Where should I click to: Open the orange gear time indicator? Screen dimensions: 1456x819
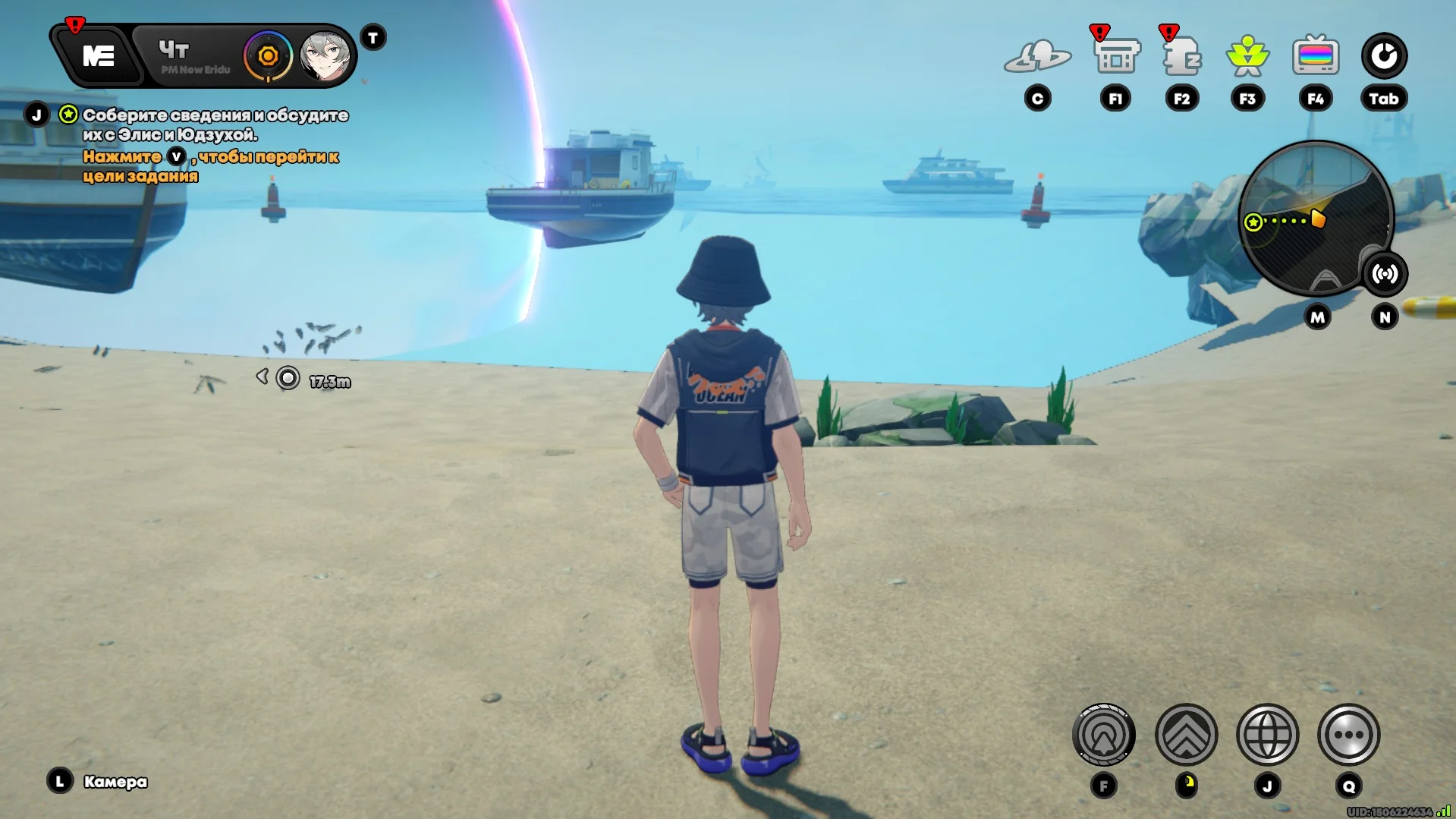[x=267, y=56]
